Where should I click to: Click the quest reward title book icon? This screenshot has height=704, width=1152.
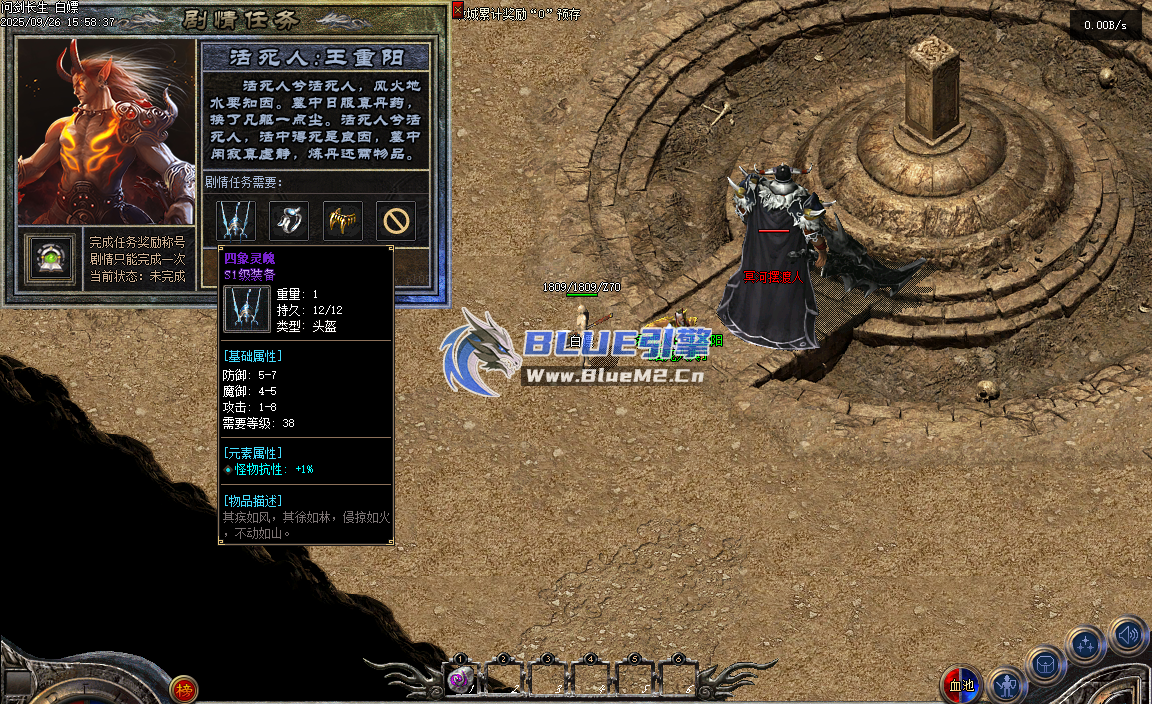pos(50,258)
